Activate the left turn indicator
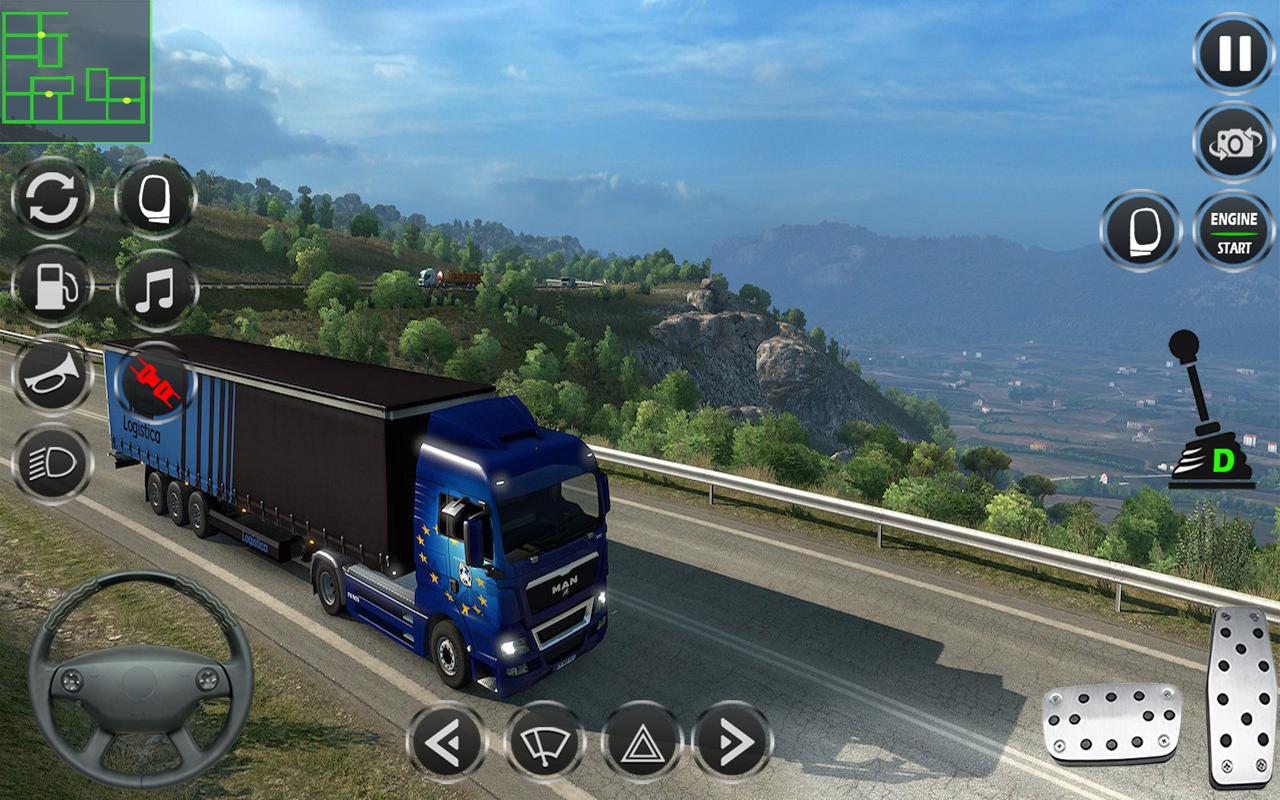Screen dimensions: 1280x800 point(446,742)
